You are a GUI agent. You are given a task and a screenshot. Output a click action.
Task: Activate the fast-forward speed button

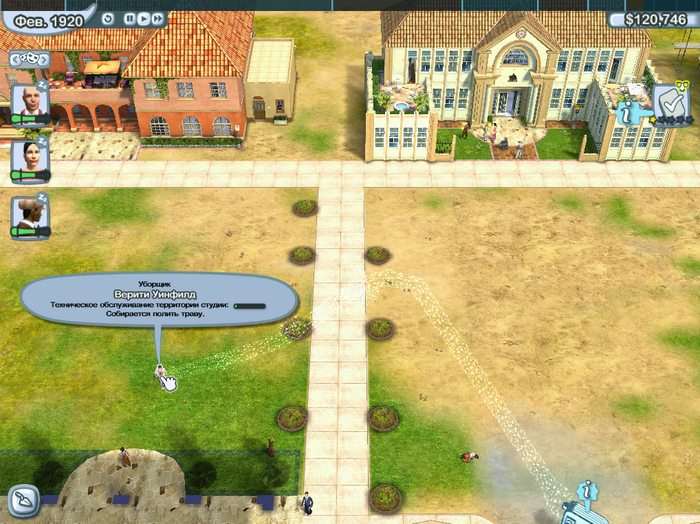pos(157,18)
